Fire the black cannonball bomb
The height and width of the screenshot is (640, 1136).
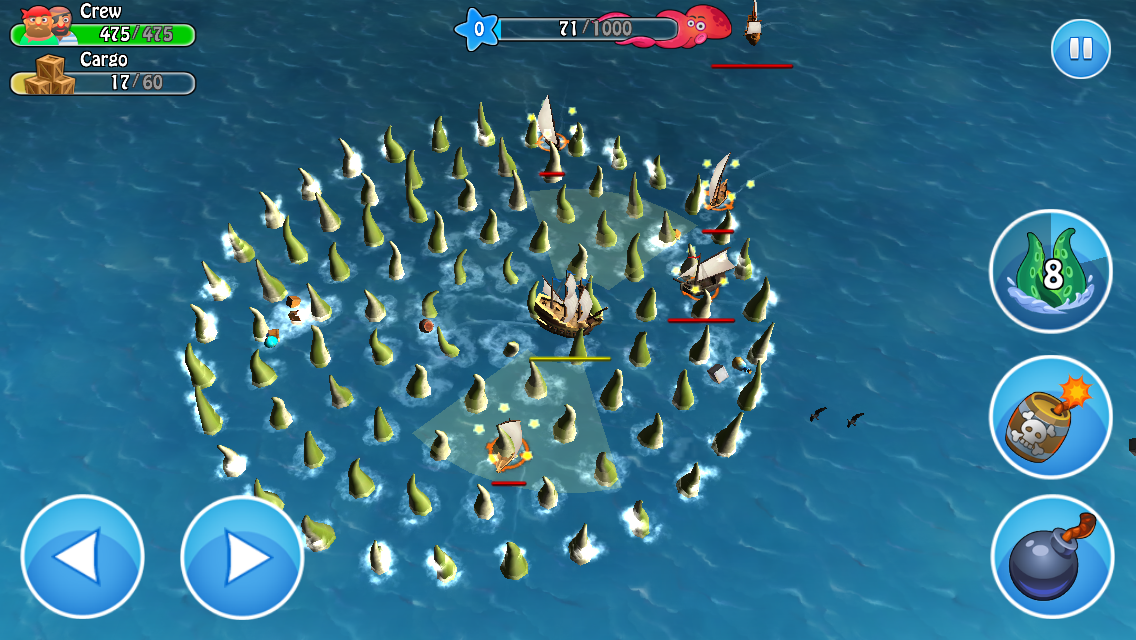click(x=1051, y=556)
